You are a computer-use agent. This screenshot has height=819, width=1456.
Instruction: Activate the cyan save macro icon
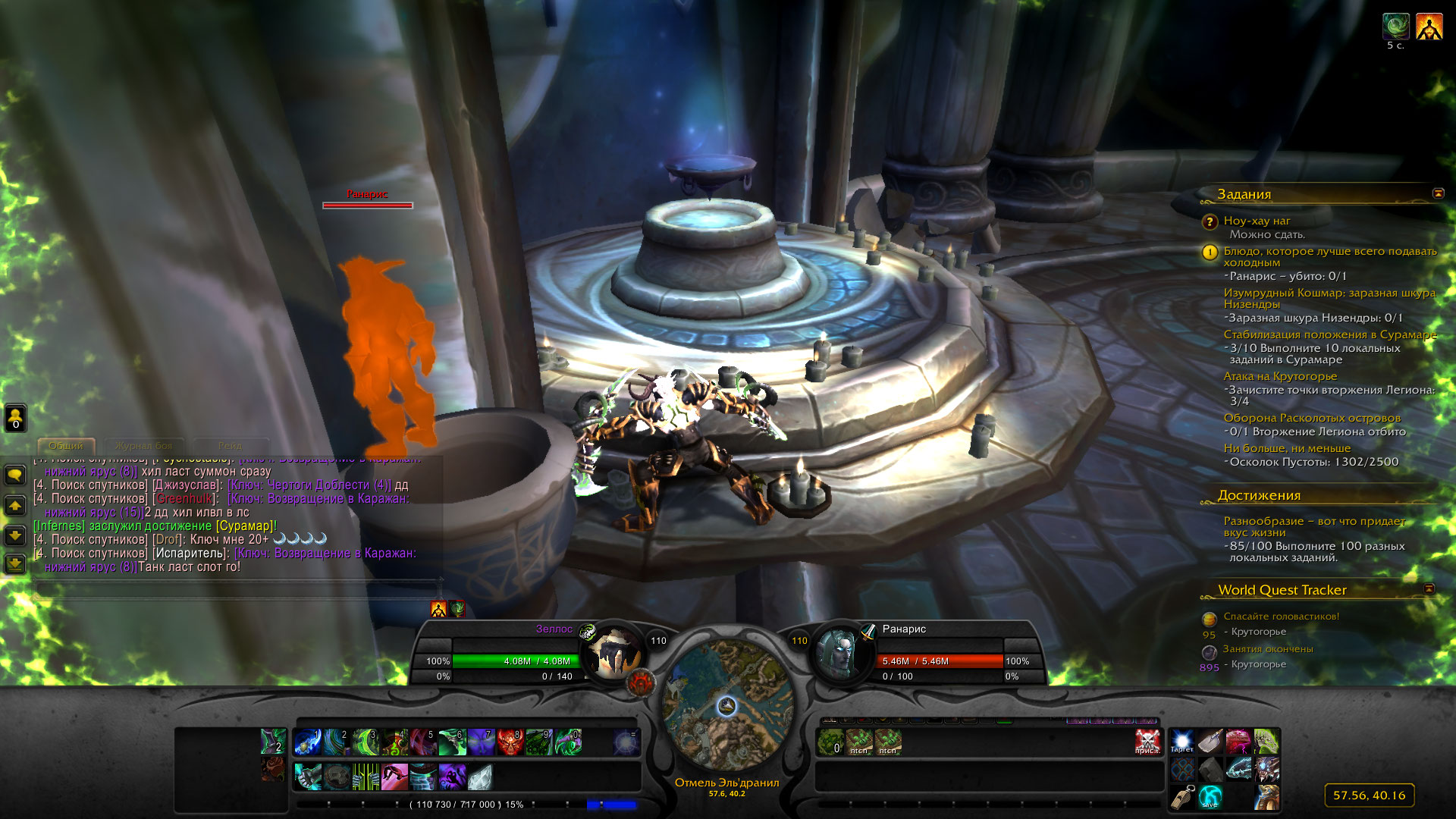click(x=1210, y=797)
